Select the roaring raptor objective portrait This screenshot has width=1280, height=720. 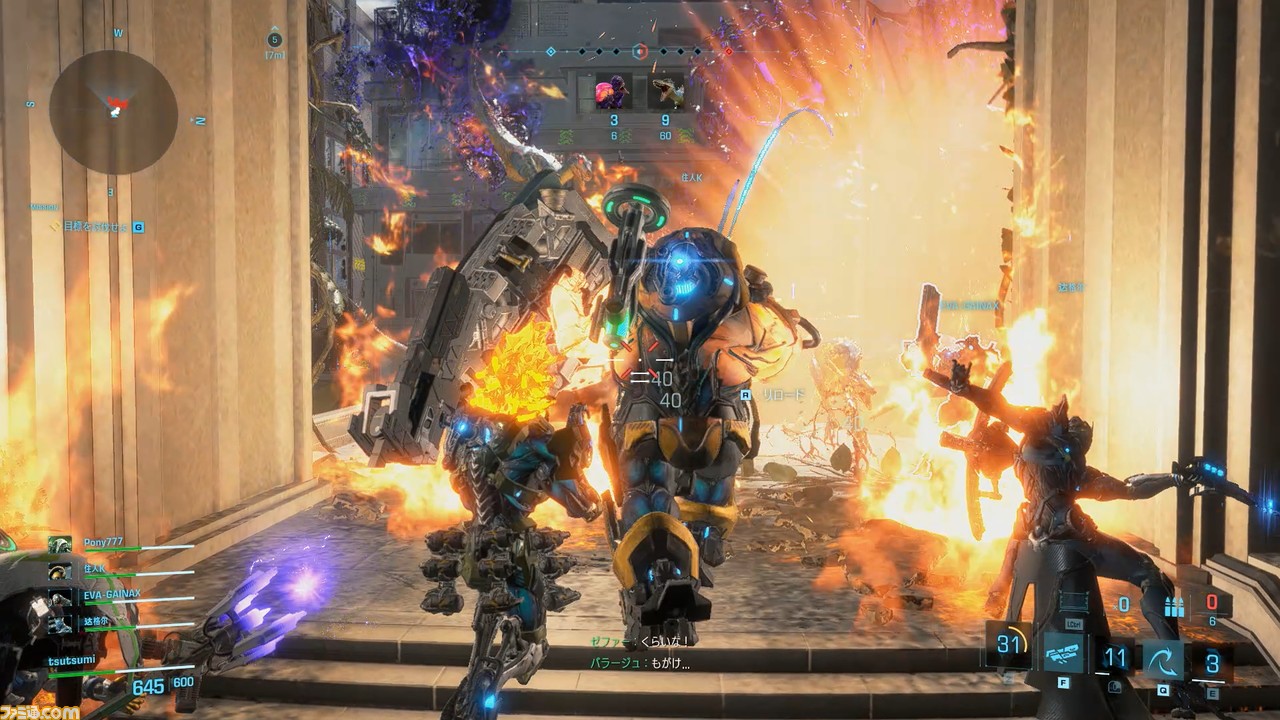tap(666, 91)
